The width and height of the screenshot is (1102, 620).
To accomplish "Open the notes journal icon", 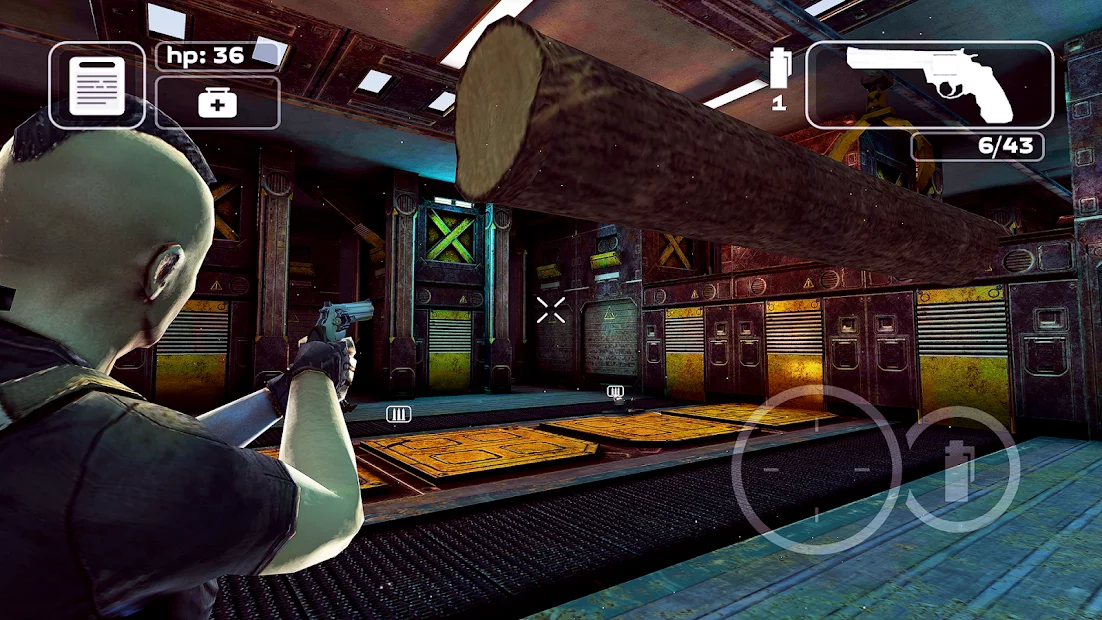I will click(97, 85).
